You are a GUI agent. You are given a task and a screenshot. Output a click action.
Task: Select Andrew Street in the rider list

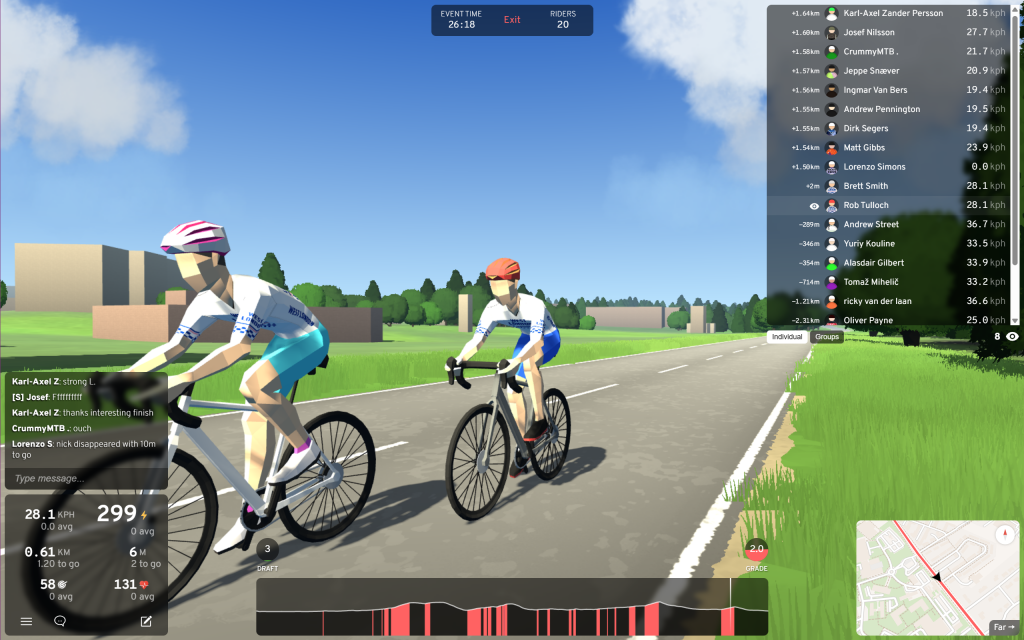point(870,224)
